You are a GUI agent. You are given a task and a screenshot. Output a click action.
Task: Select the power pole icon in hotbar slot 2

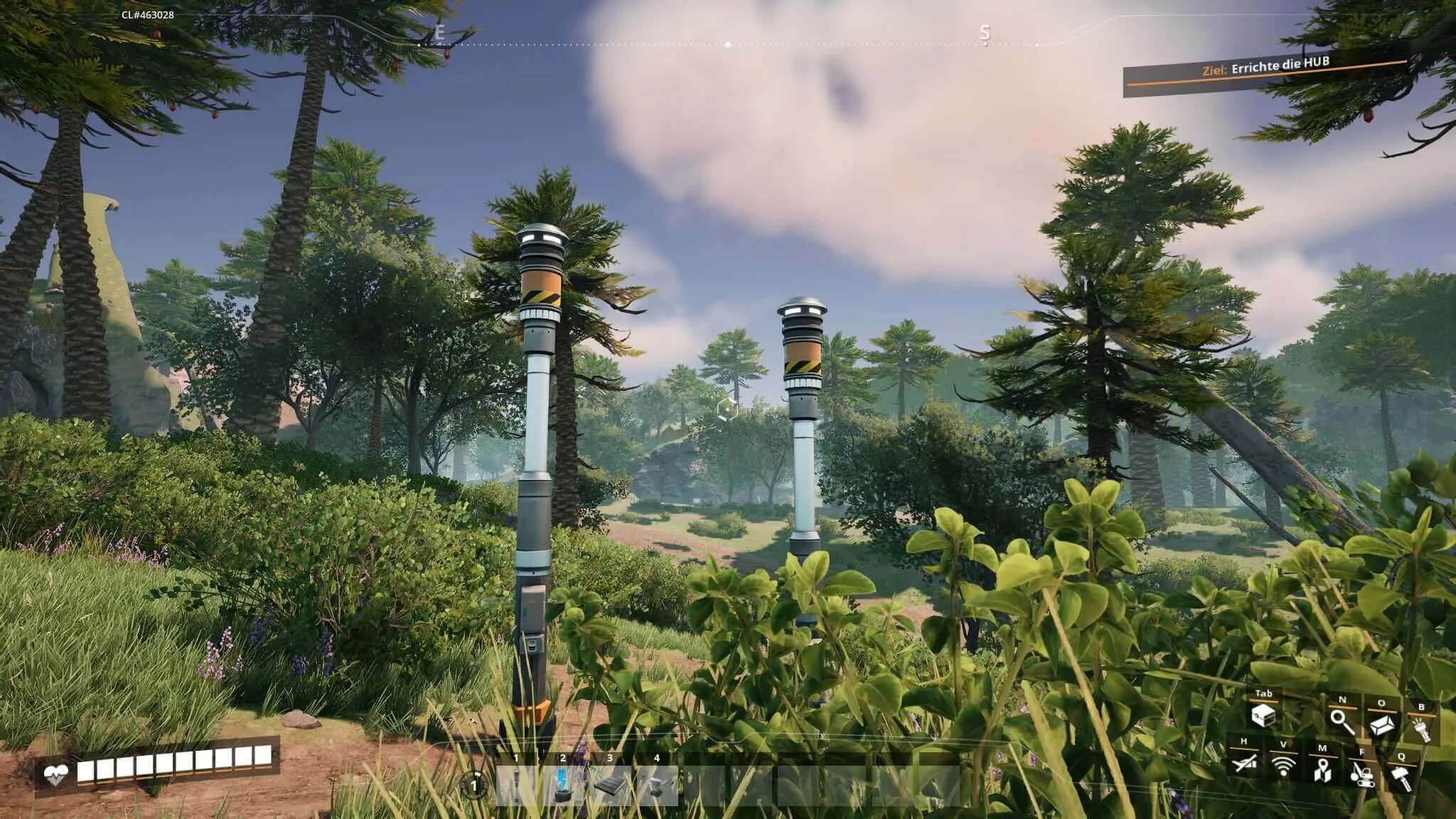pyautogui.click(x=562, y=785)
